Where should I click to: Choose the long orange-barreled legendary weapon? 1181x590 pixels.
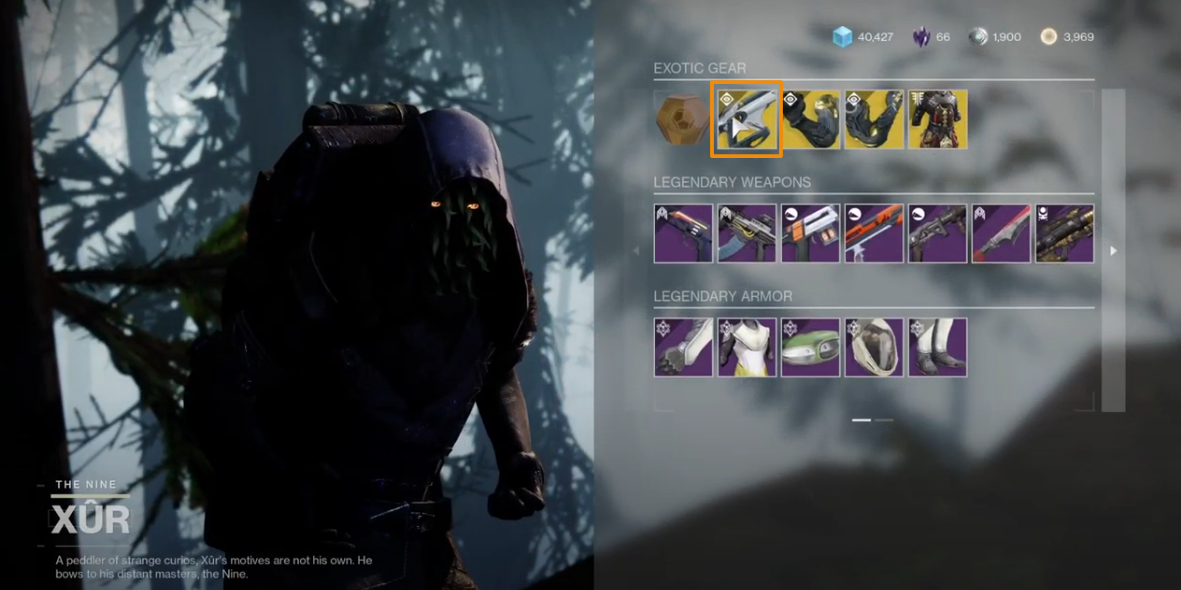[x=874, y=234]
